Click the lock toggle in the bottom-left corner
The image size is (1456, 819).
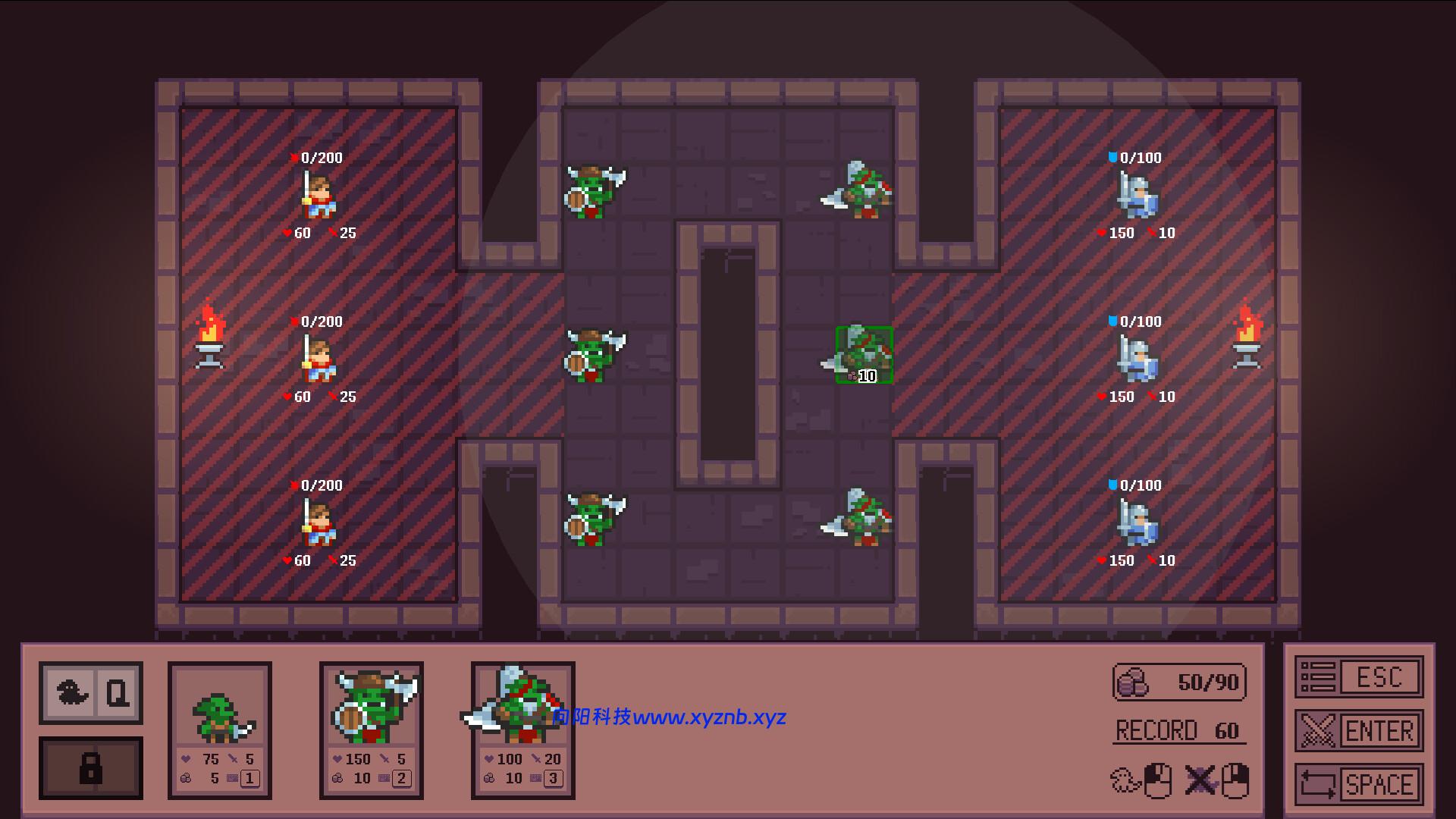click(91, 769)
